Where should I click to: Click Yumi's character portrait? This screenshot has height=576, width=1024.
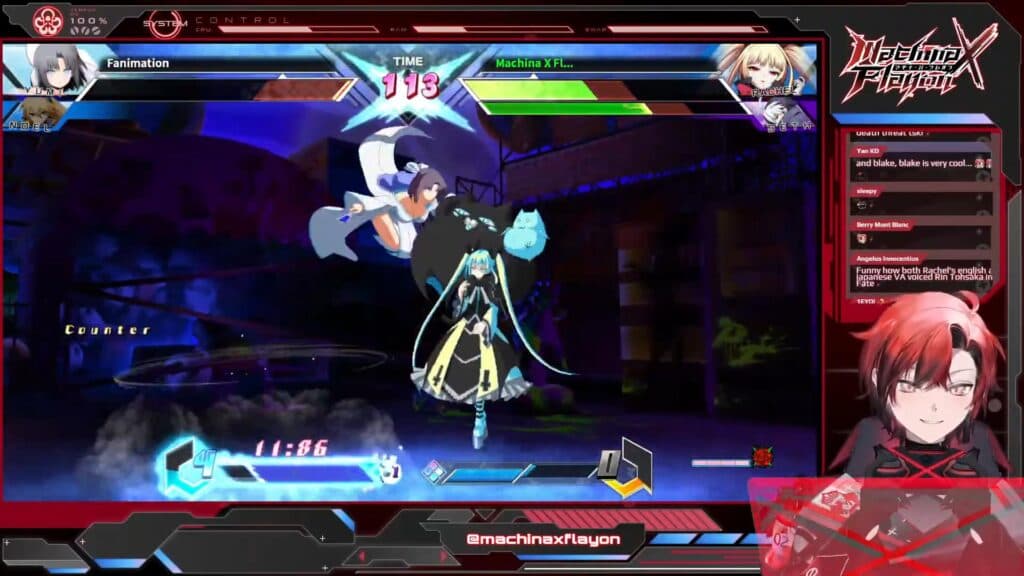coord(44,68)
